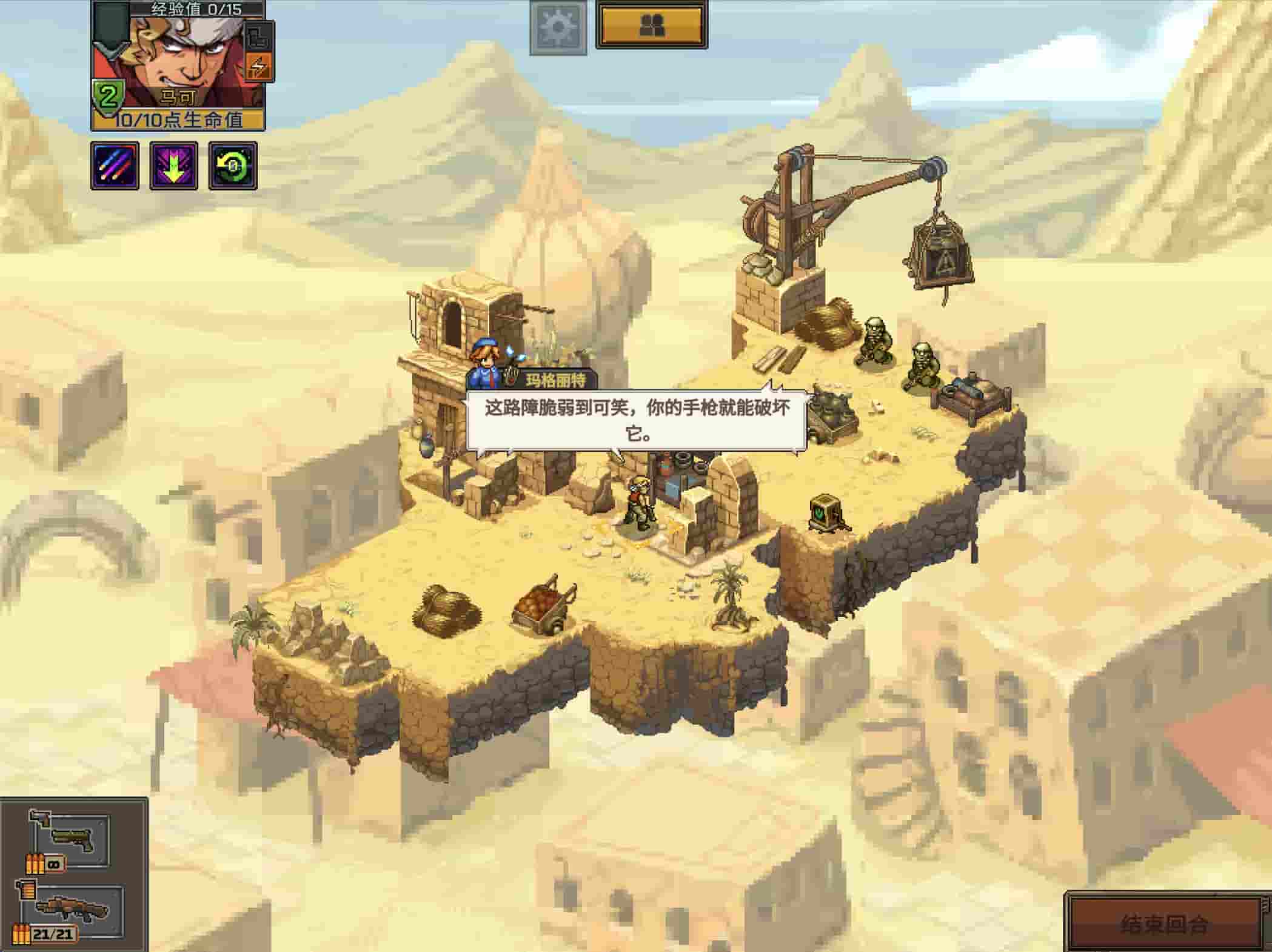The height and width of the screenshot is (952, 1272).
Task: Click the 结束回合 end turn button
Action: (1164, 924)
